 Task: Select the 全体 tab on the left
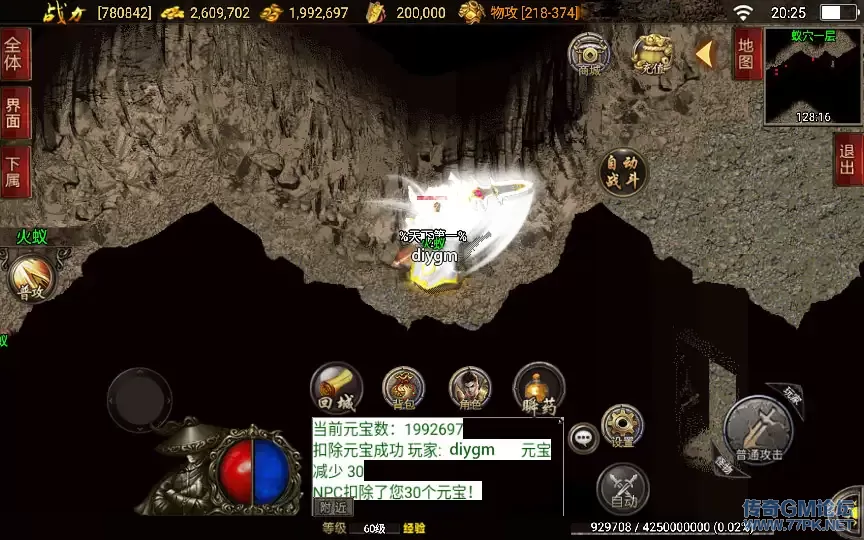click(x=14, y=54)
